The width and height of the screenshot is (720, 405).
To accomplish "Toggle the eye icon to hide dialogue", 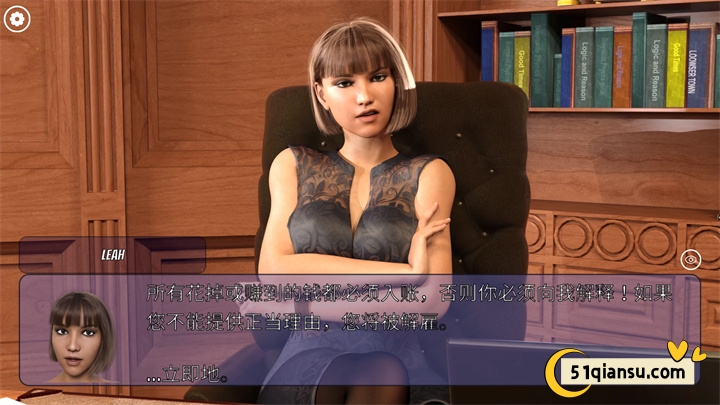I will coord(690,259).
